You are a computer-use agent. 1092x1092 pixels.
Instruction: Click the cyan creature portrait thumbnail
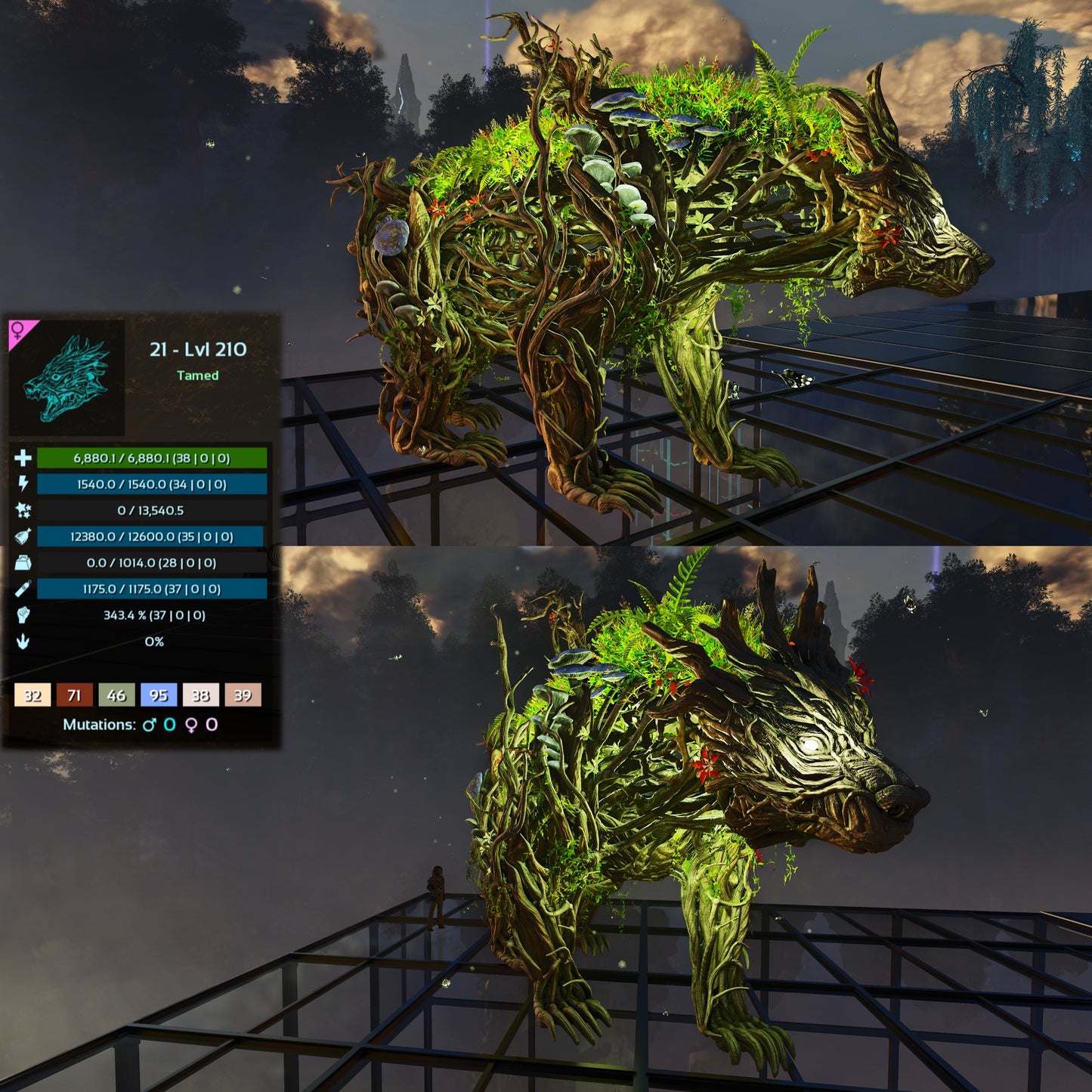click(x=67, y=377)
